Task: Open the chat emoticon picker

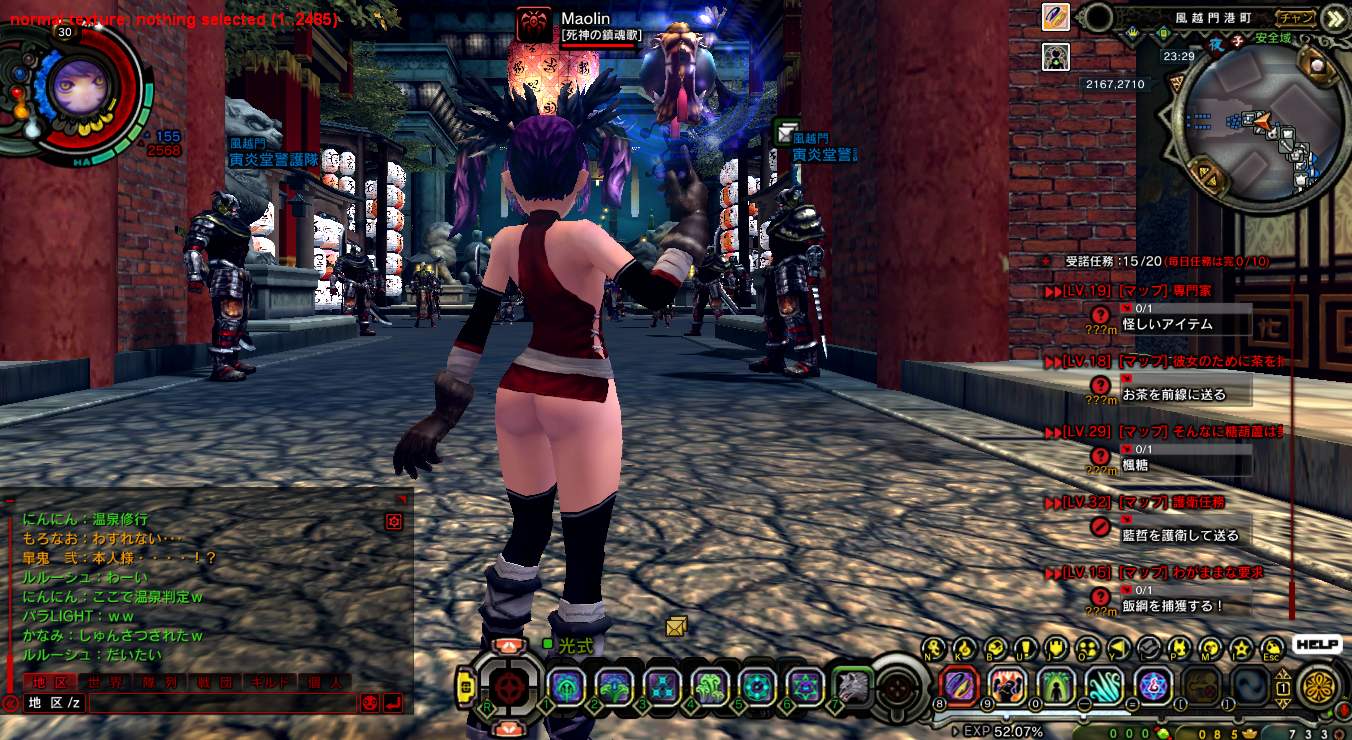Action: [369, 703]
